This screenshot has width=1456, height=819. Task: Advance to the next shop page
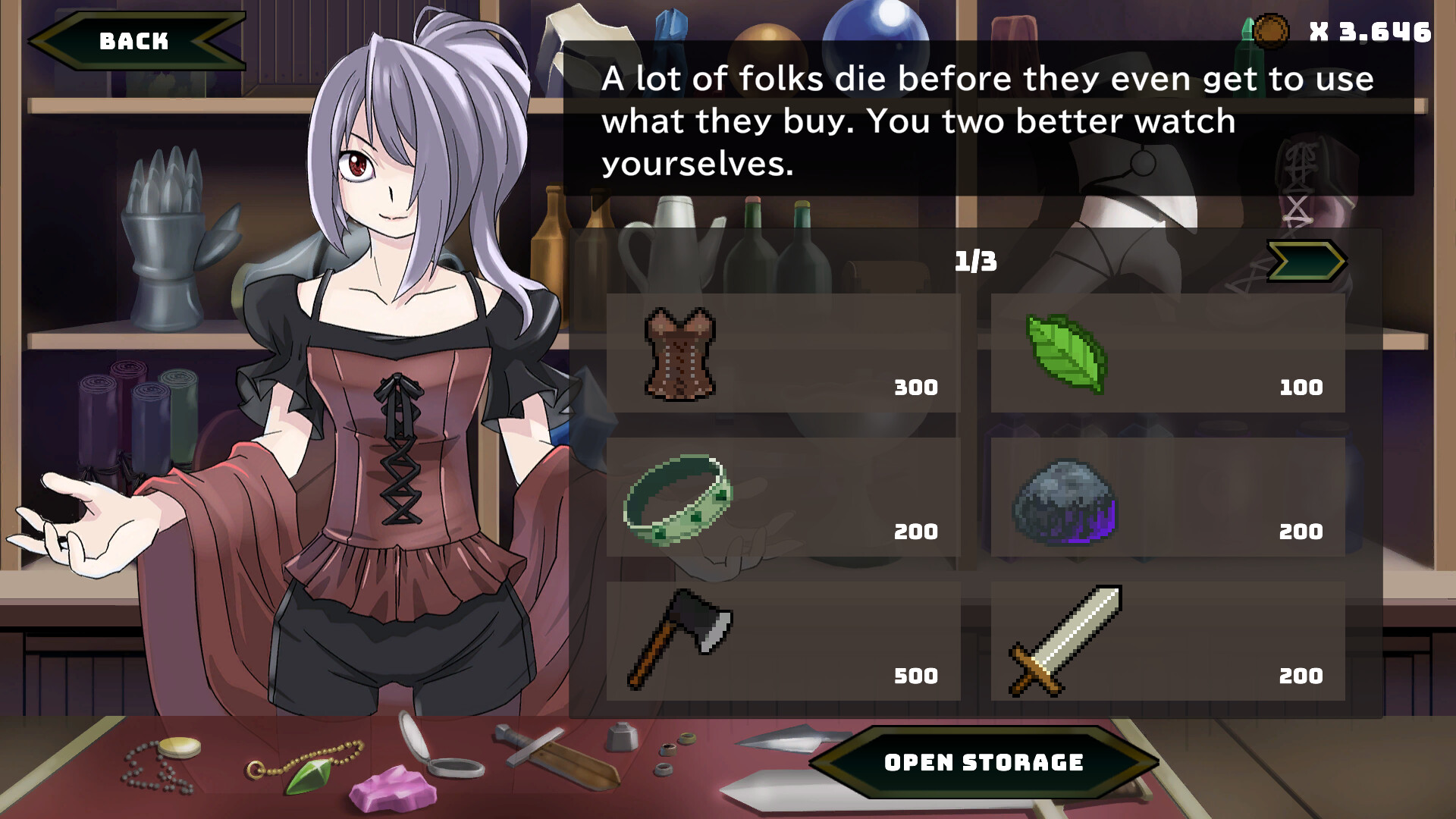click(x=1308, y=262)
